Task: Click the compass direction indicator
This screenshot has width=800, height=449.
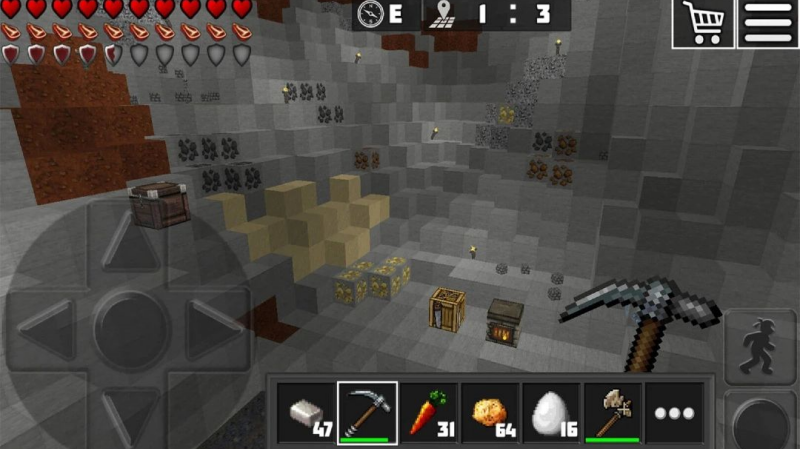Action: (371, 14)
